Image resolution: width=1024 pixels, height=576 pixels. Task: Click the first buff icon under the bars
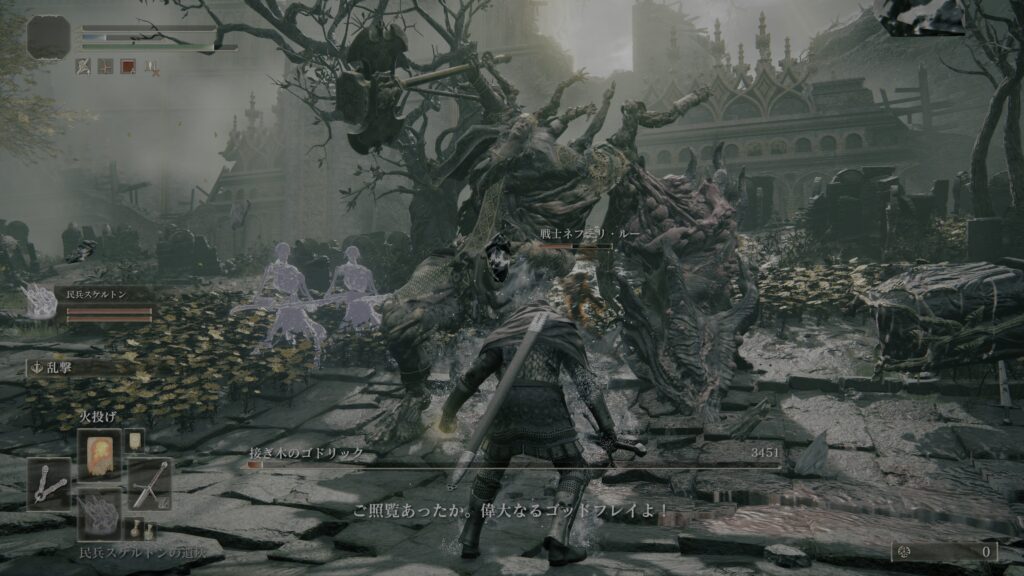[85, 67]
